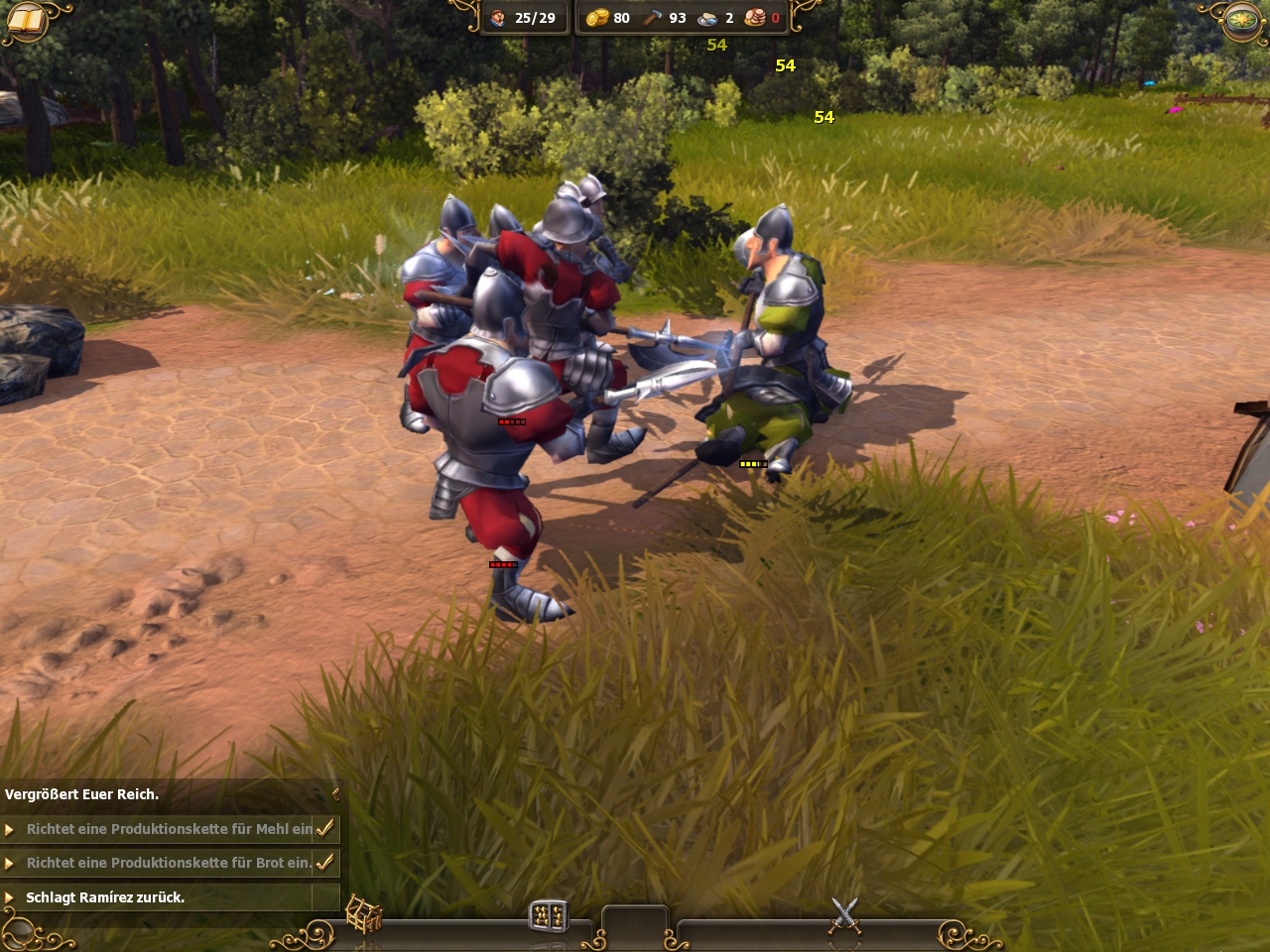Open the abacus economy overview
Screen dimensions: 1270x952
[x=548, y=916]
